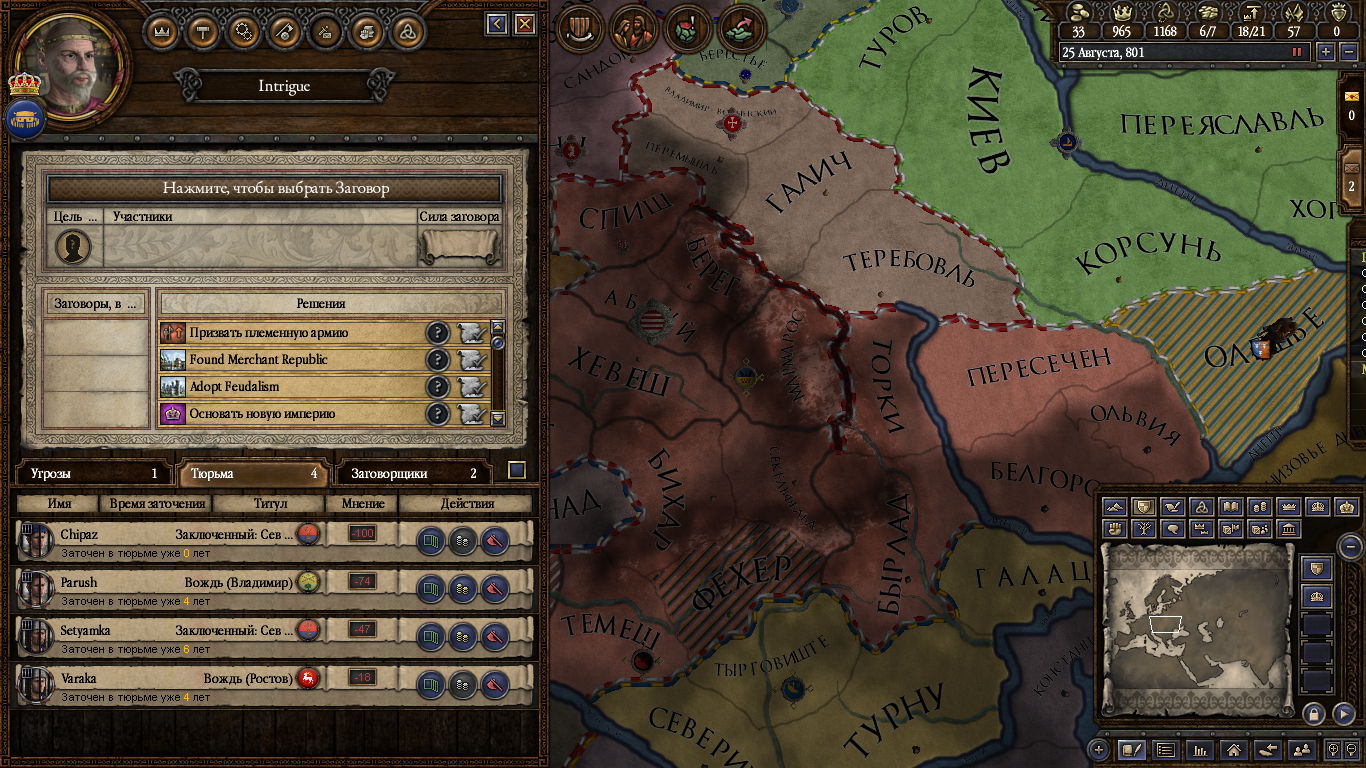
Task: Sort prison list by Имя header
Action: 59,504
